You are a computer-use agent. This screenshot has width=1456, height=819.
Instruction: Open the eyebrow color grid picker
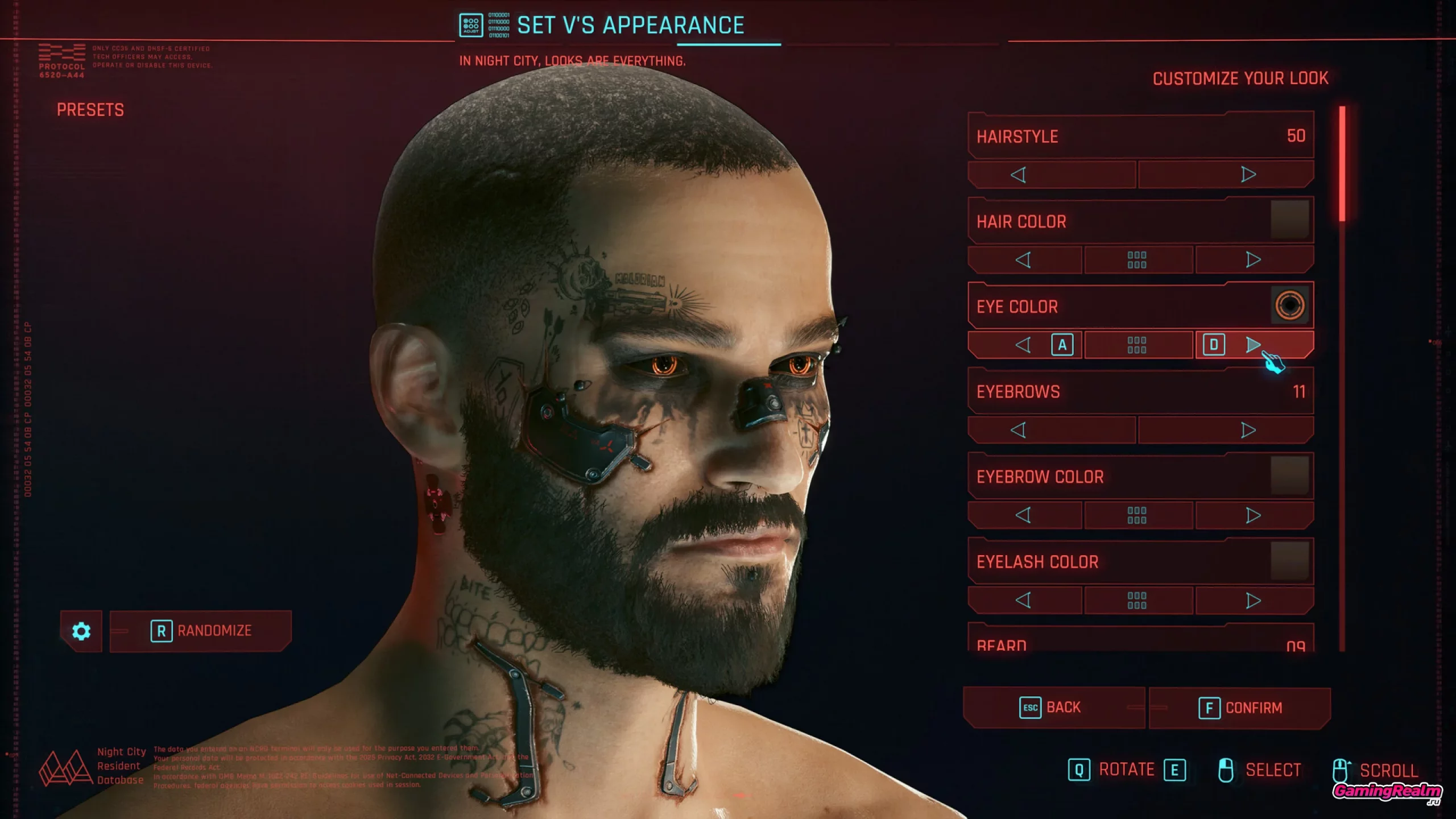(x=1137, y=515)
